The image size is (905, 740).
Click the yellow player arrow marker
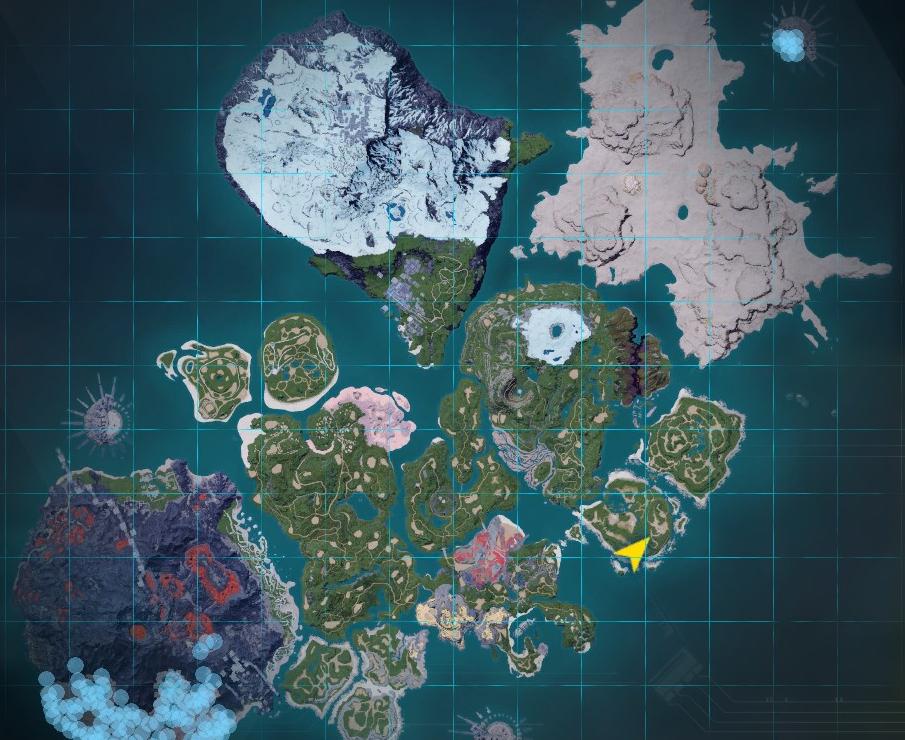634,551
